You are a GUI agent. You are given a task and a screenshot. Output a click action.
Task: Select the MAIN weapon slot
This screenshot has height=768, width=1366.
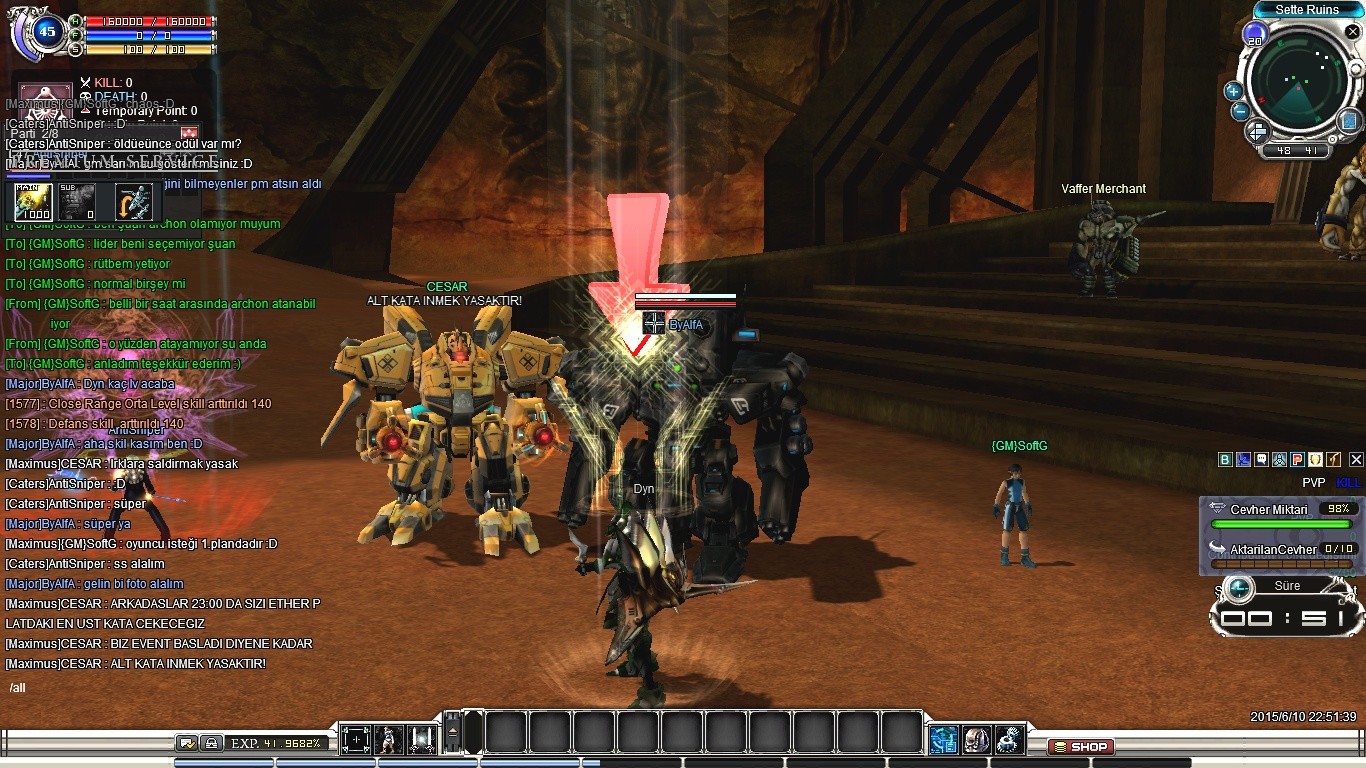[x=33, y=201]
